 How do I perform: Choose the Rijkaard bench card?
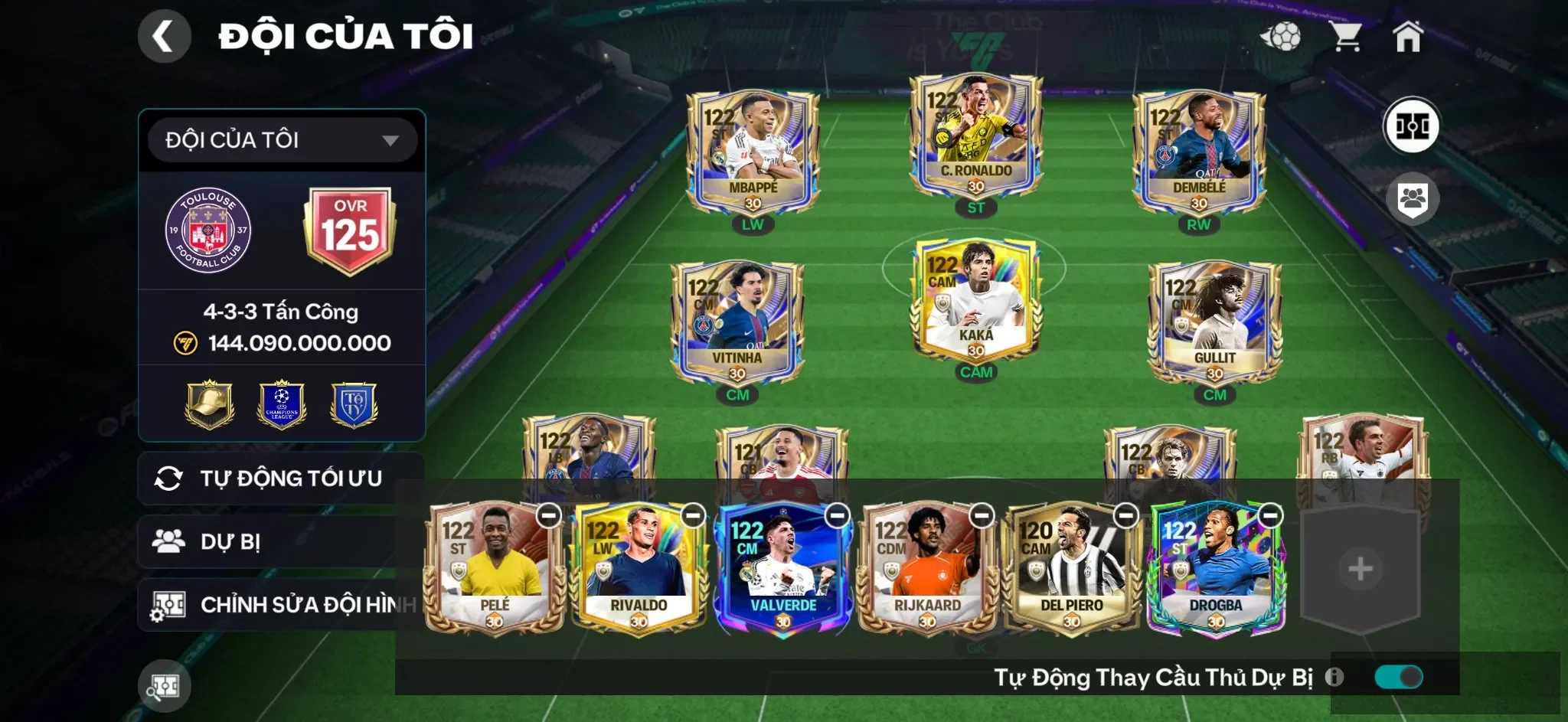coord(926,570)
